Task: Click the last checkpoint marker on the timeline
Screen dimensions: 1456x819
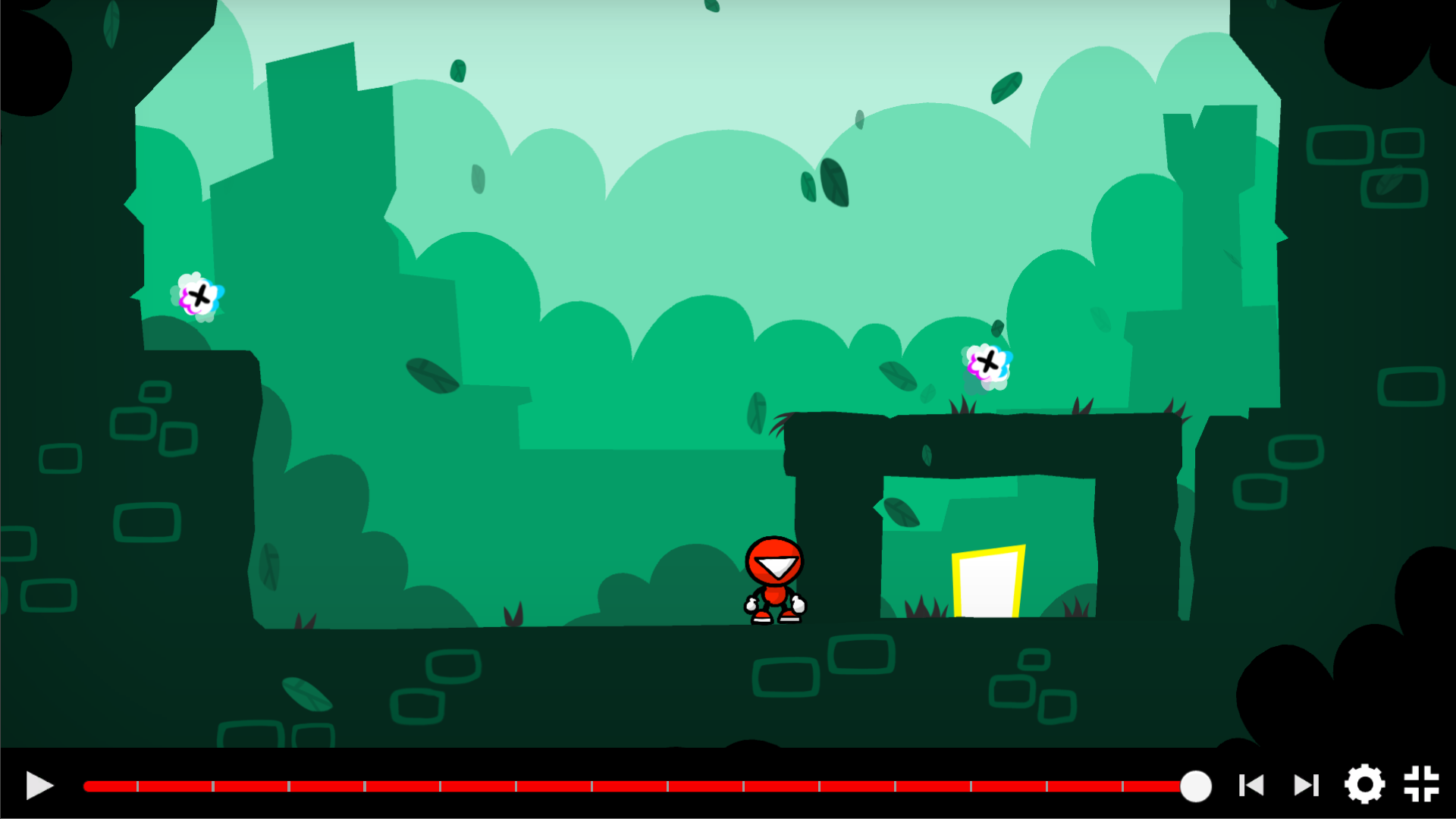Action: tap(1124, 787)
